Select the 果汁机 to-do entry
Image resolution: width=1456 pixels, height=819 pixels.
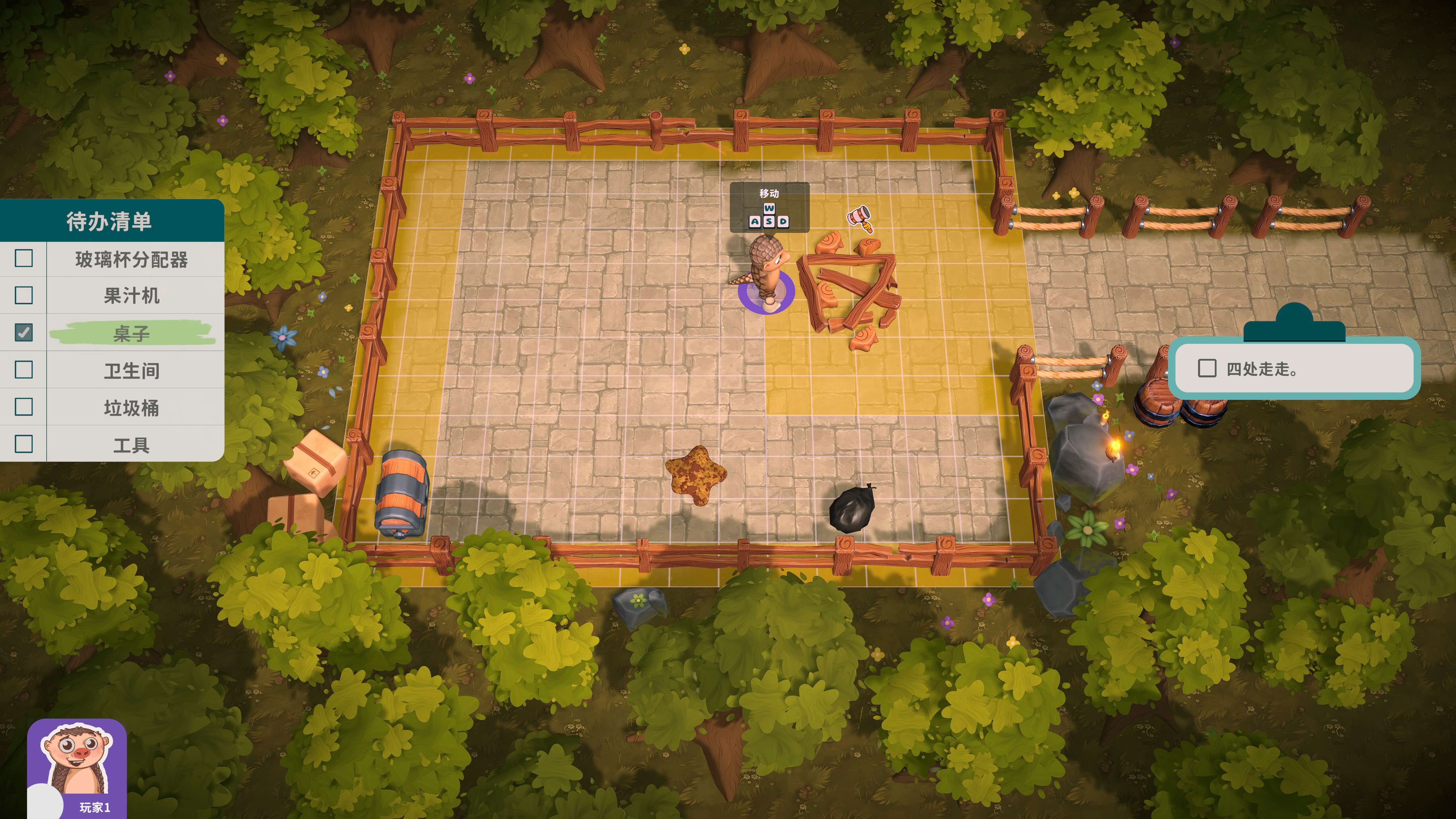tap(131, 296)
